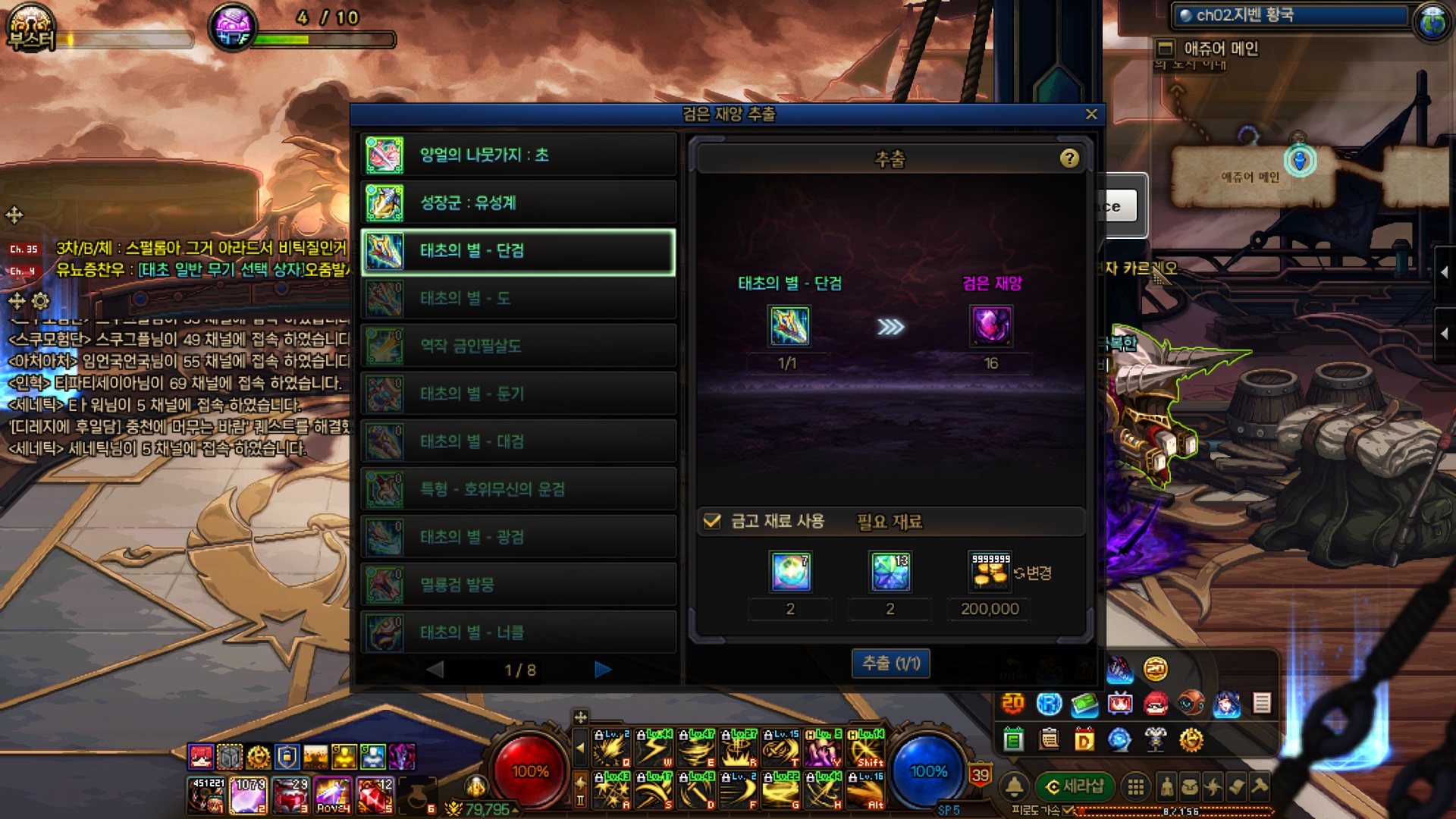
Task: Select 특형 - 호위무신의 운검 row
Action: click(519, 490)
